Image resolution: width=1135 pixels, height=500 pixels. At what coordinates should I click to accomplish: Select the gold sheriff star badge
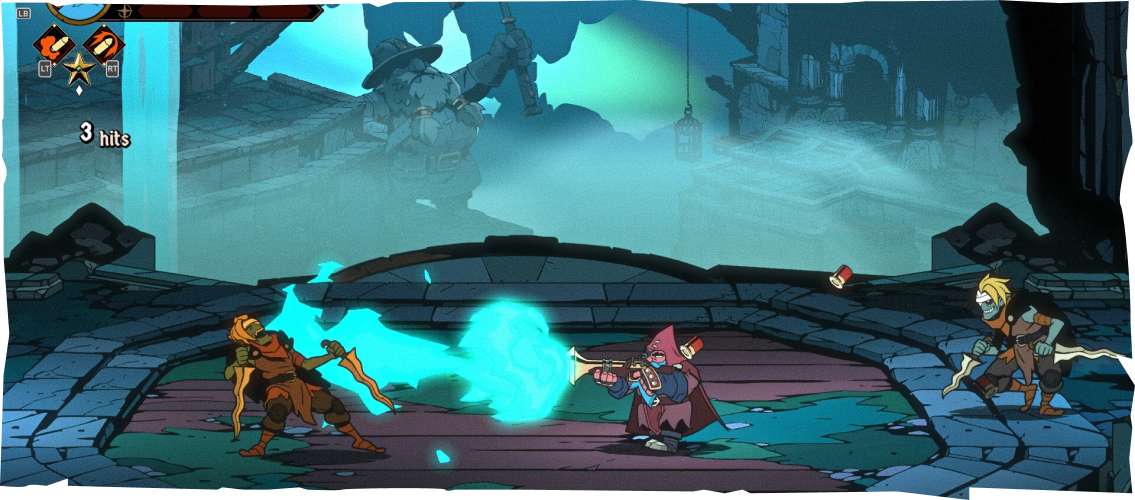click(78, 68)
